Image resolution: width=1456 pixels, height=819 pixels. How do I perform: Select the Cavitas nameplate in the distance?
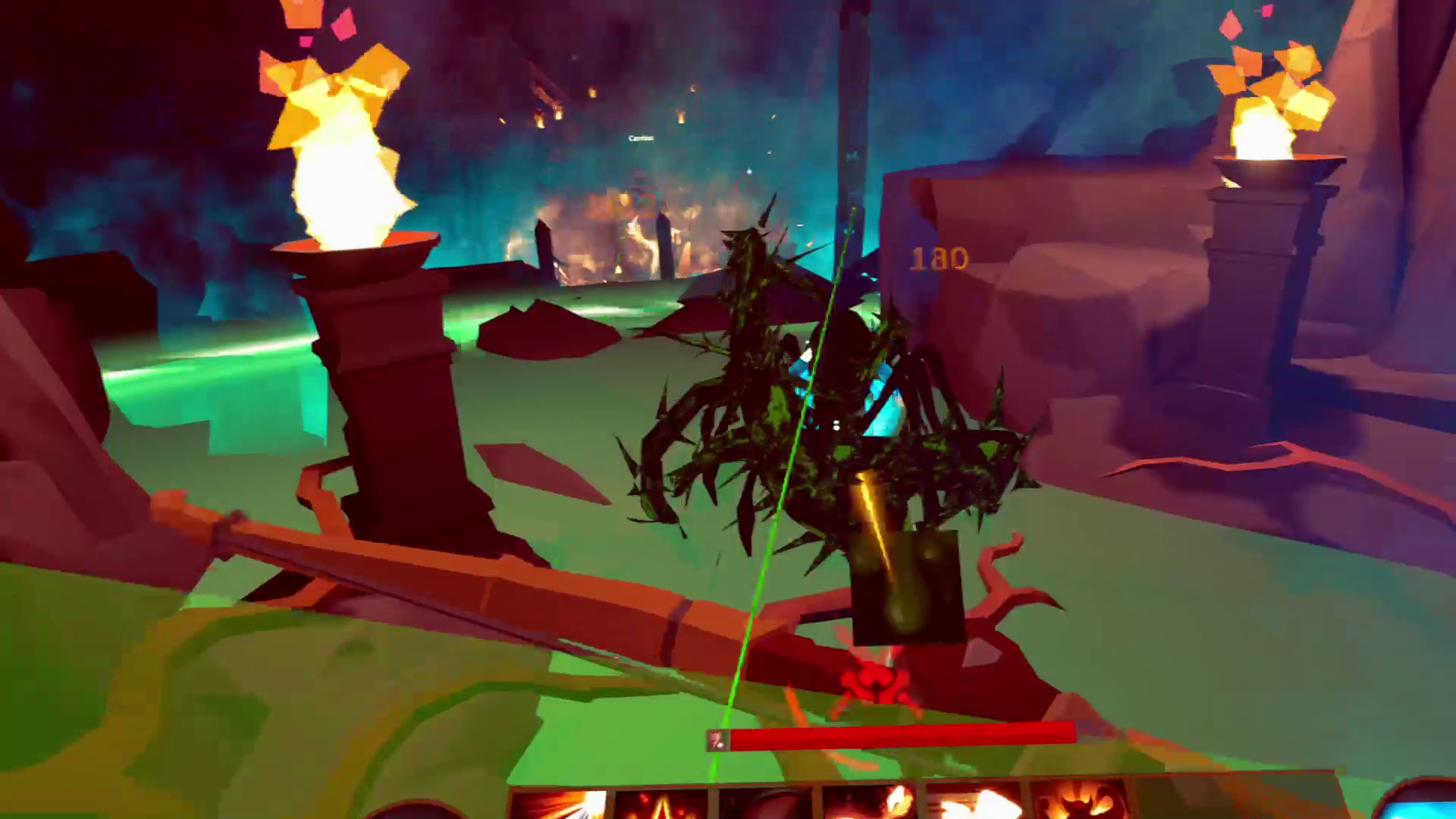coord(639,140)
